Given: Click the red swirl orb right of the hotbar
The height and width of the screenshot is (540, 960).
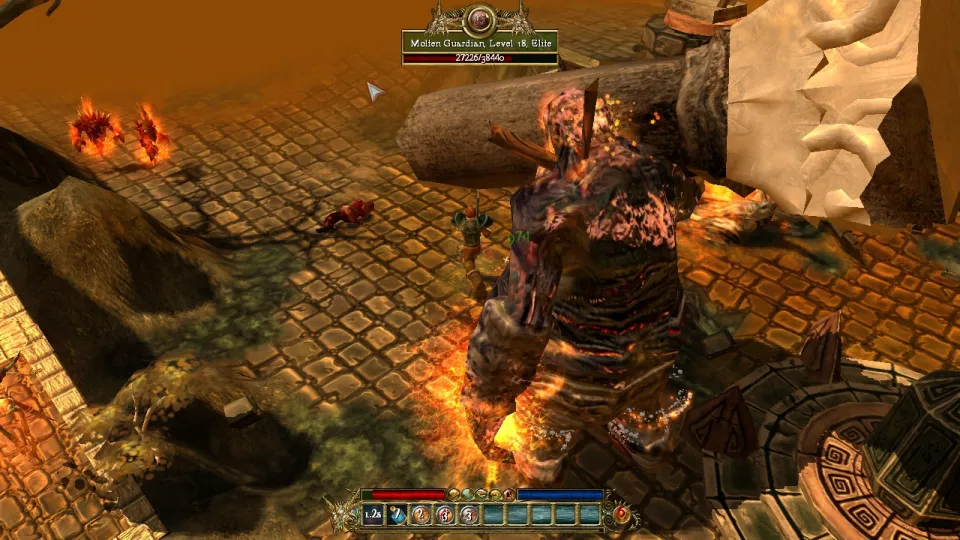Looking at the screenshot, I should [x=621, y=512].
